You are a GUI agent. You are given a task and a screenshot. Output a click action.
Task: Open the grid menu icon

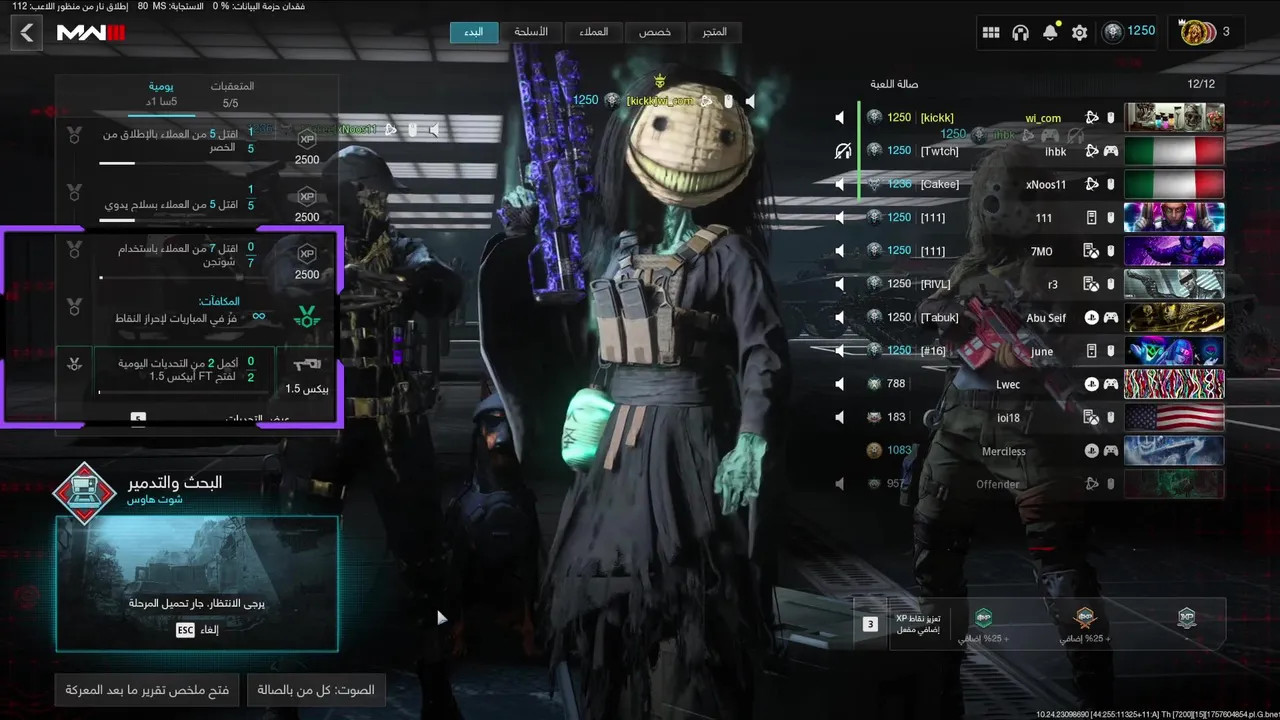[x=991, y=33]
